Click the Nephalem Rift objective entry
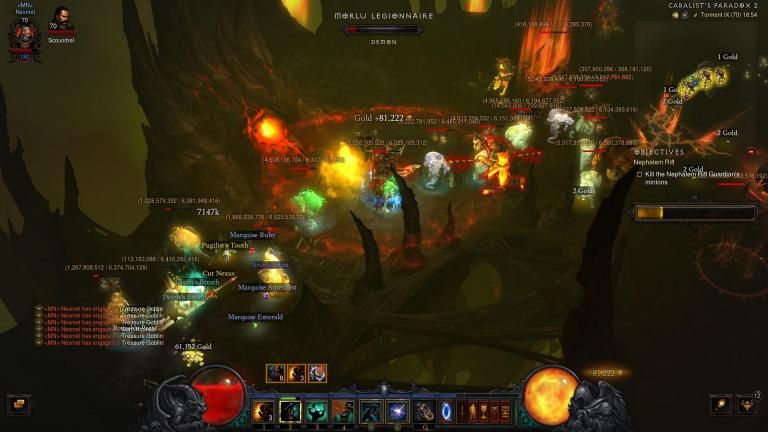Screen dimensions: 768x432 coord(654,162)
